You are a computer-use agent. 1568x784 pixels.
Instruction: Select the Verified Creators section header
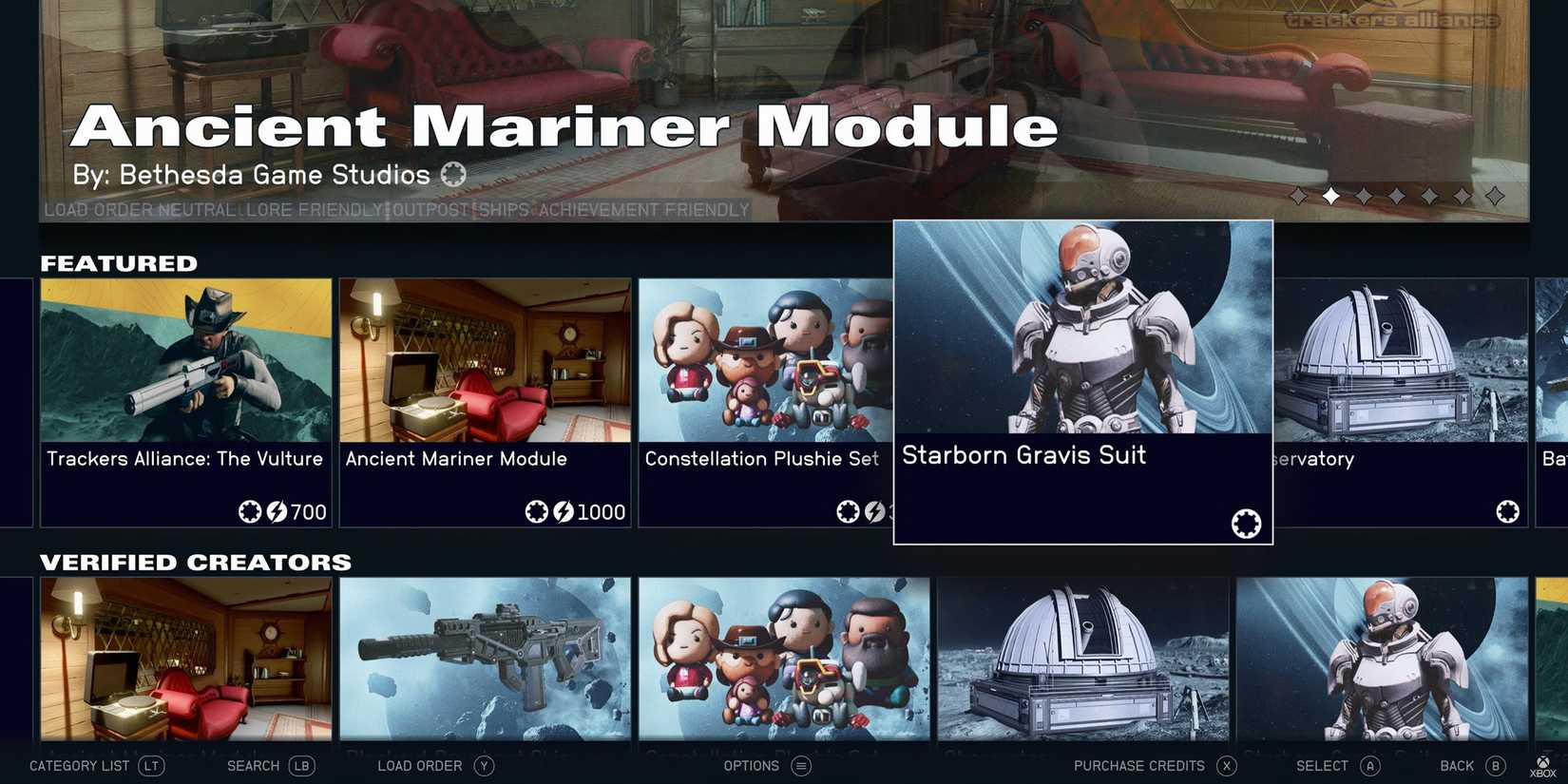pyautogui.click(x=195, y=562)
